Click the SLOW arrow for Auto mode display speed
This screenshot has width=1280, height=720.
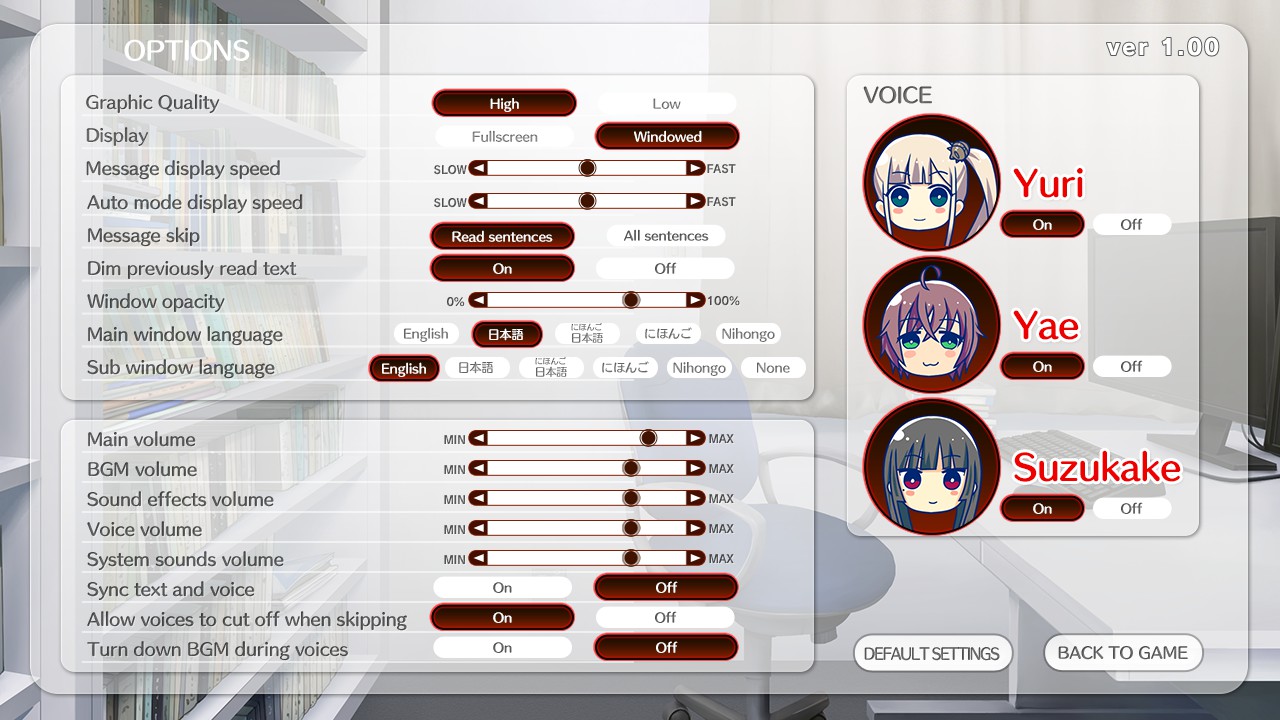[477, 201]
